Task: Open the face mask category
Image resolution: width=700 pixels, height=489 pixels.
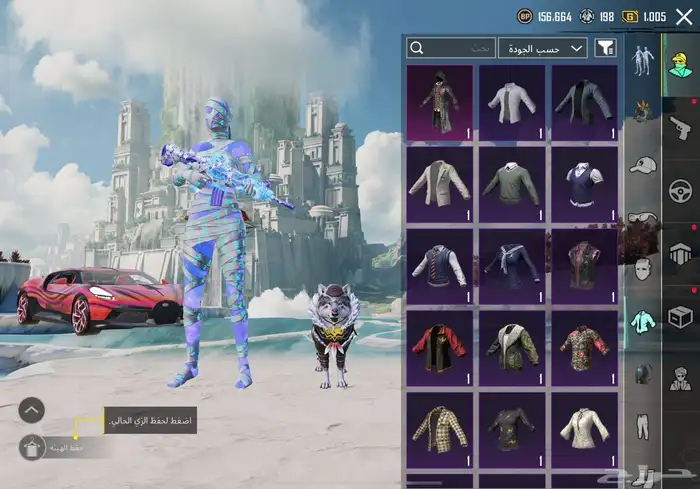Action: coord(642,268)
